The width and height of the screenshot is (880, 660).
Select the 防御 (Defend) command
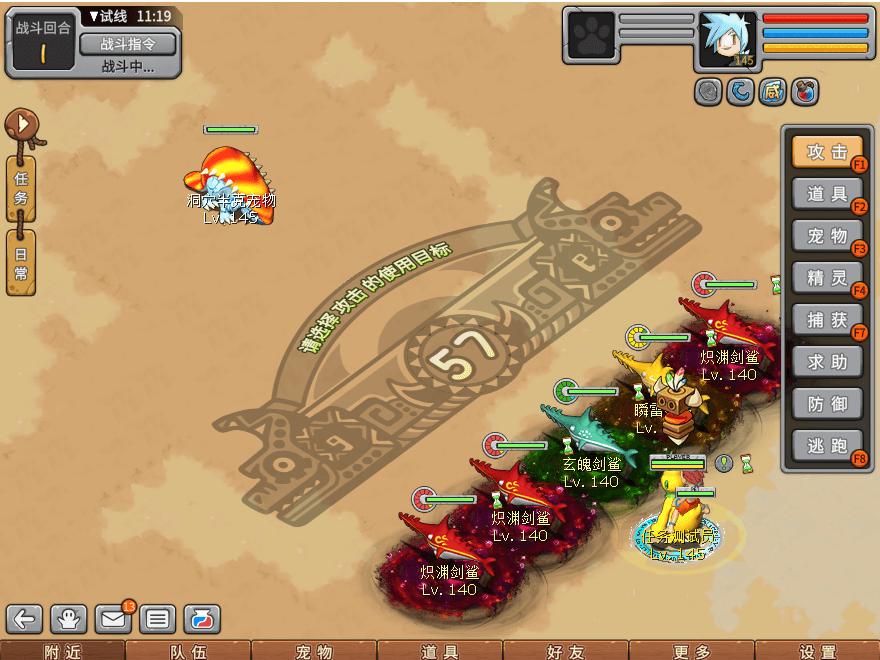click(x=827, y=403)
